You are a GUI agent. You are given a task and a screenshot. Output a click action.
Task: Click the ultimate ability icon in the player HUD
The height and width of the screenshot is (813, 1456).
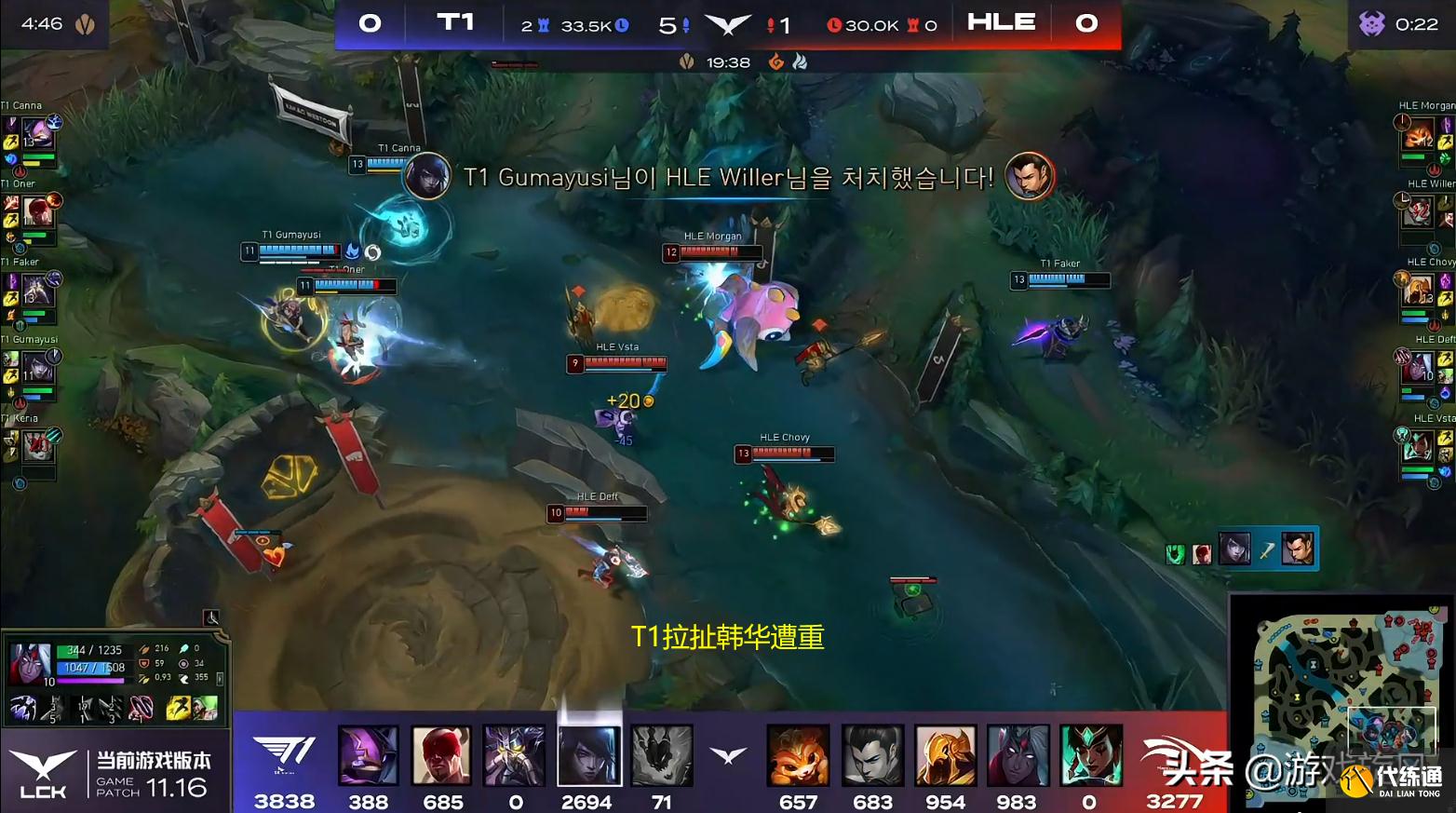click(x=140, y=709)
